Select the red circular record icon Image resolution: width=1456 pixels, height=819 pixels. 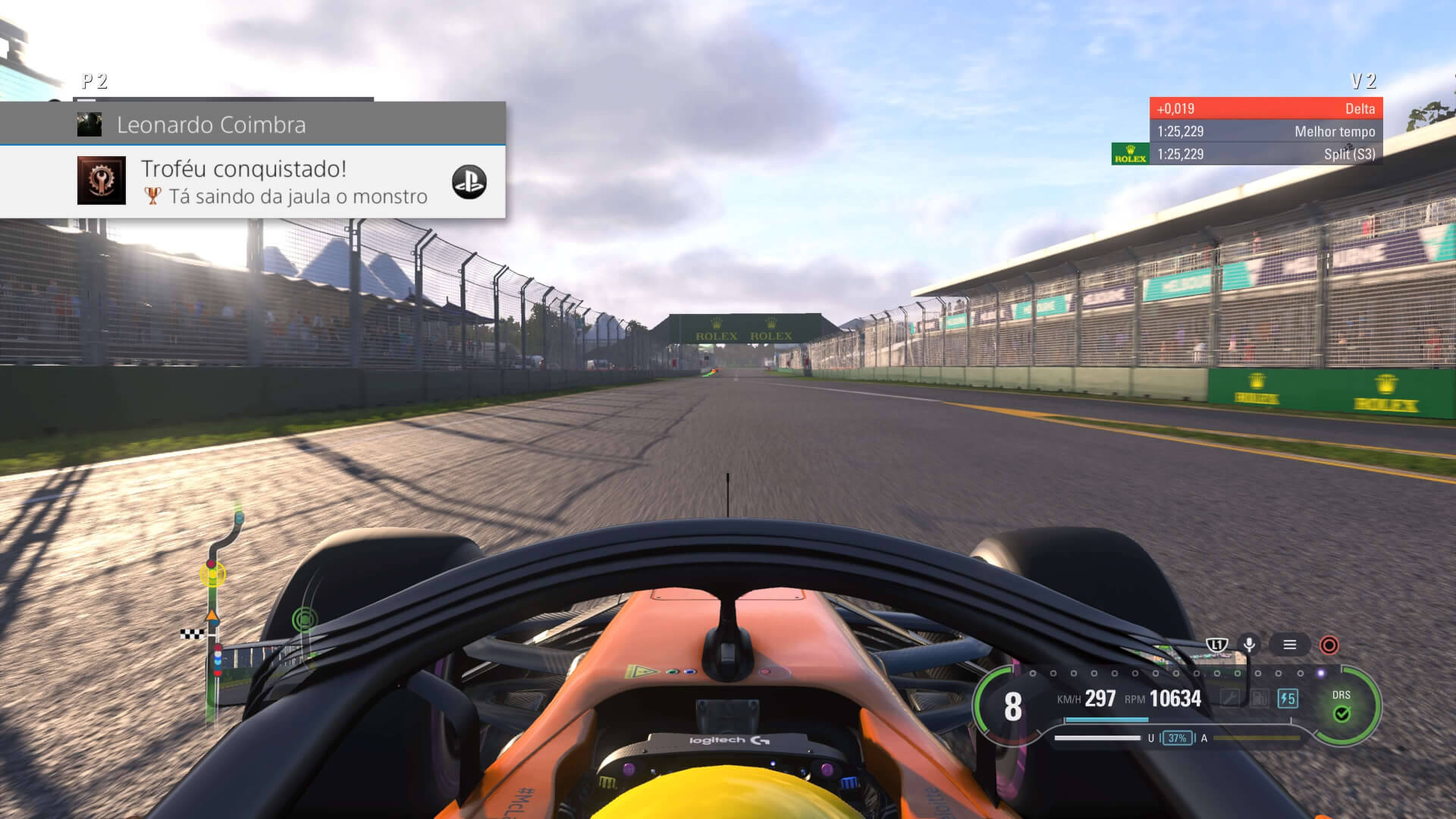[1329, 645]
